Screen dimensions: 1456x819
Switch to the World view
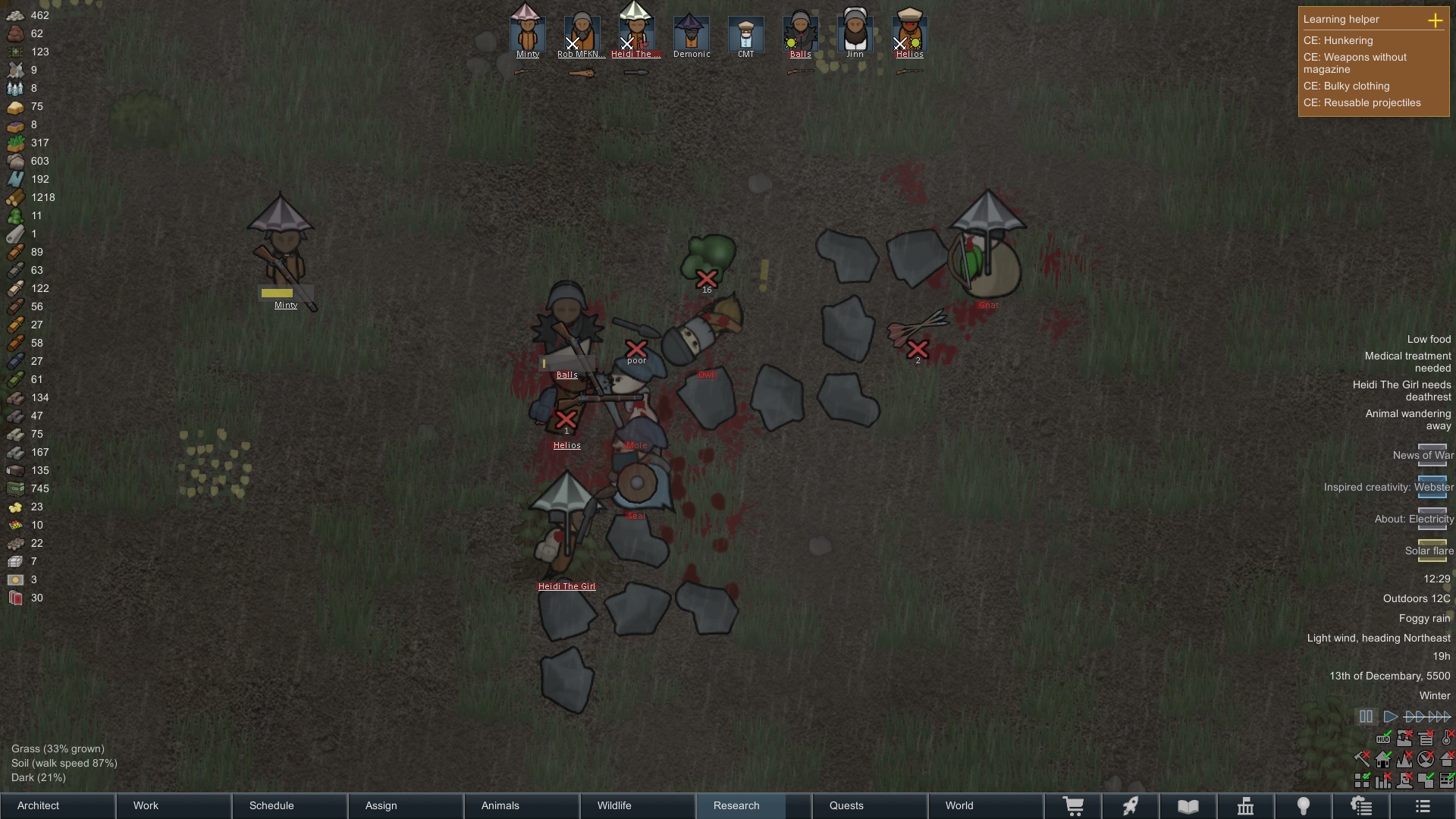(x=986, y=805)
